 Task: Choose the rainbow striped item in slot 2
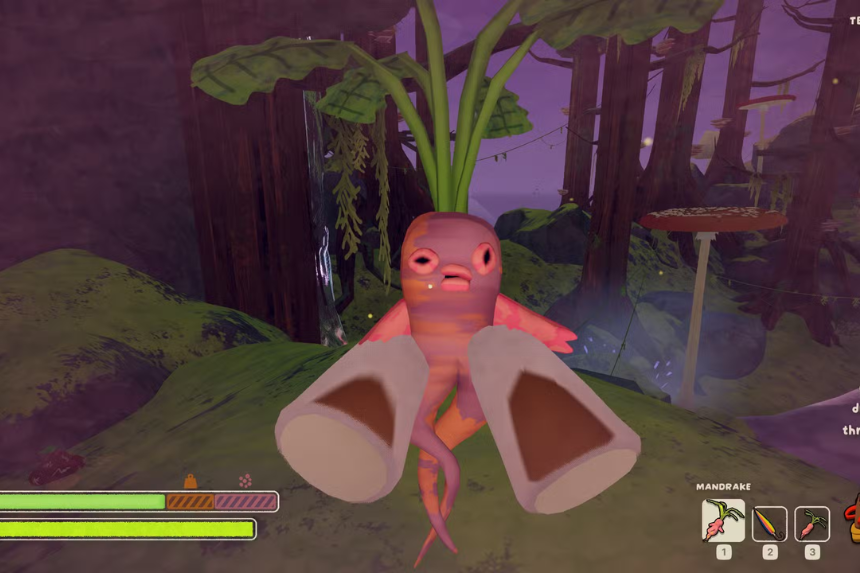[x=769, y=524]
